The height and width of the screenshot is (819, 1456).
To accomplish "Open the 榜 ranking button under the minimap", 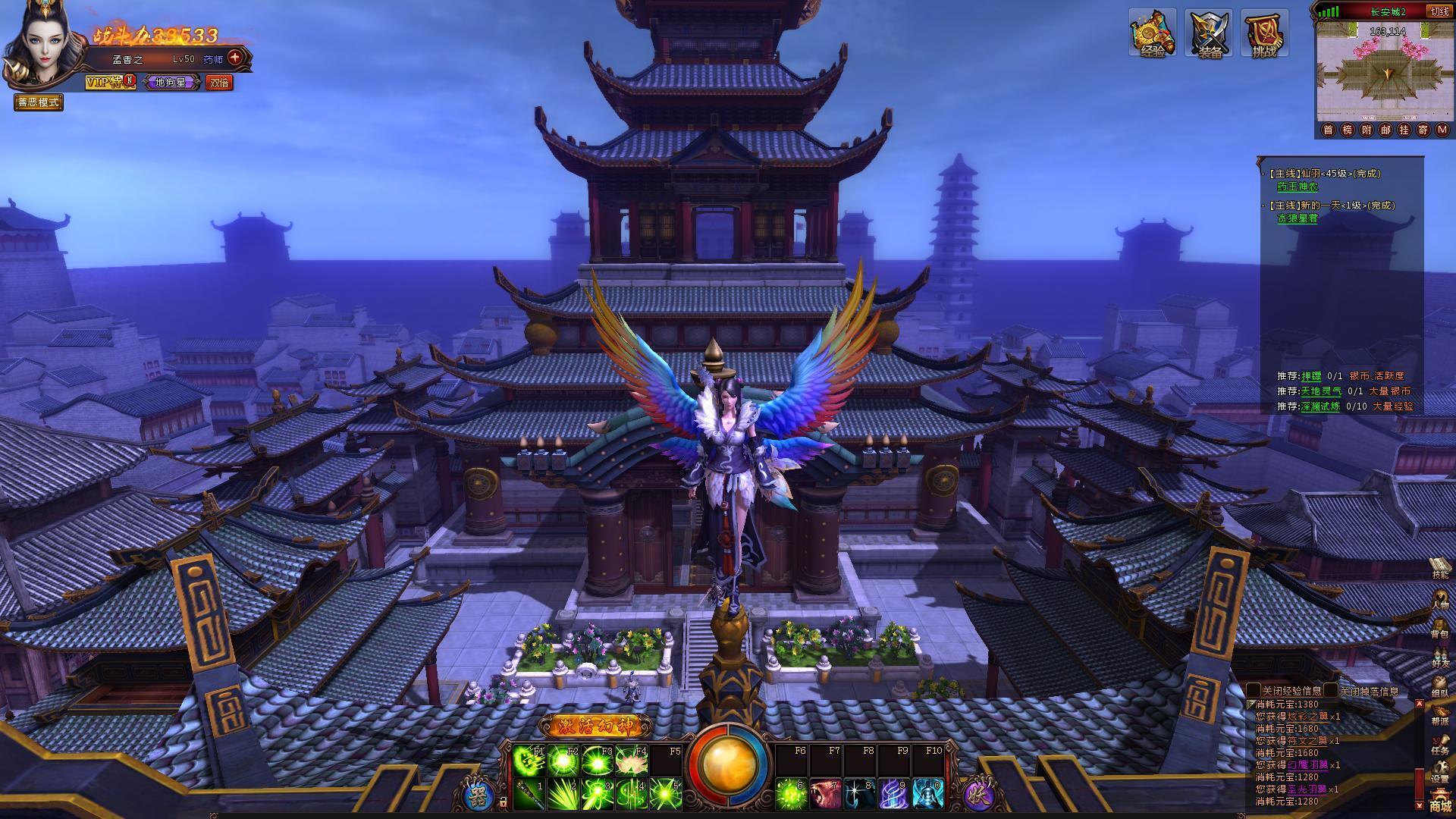I will 1348,130.
